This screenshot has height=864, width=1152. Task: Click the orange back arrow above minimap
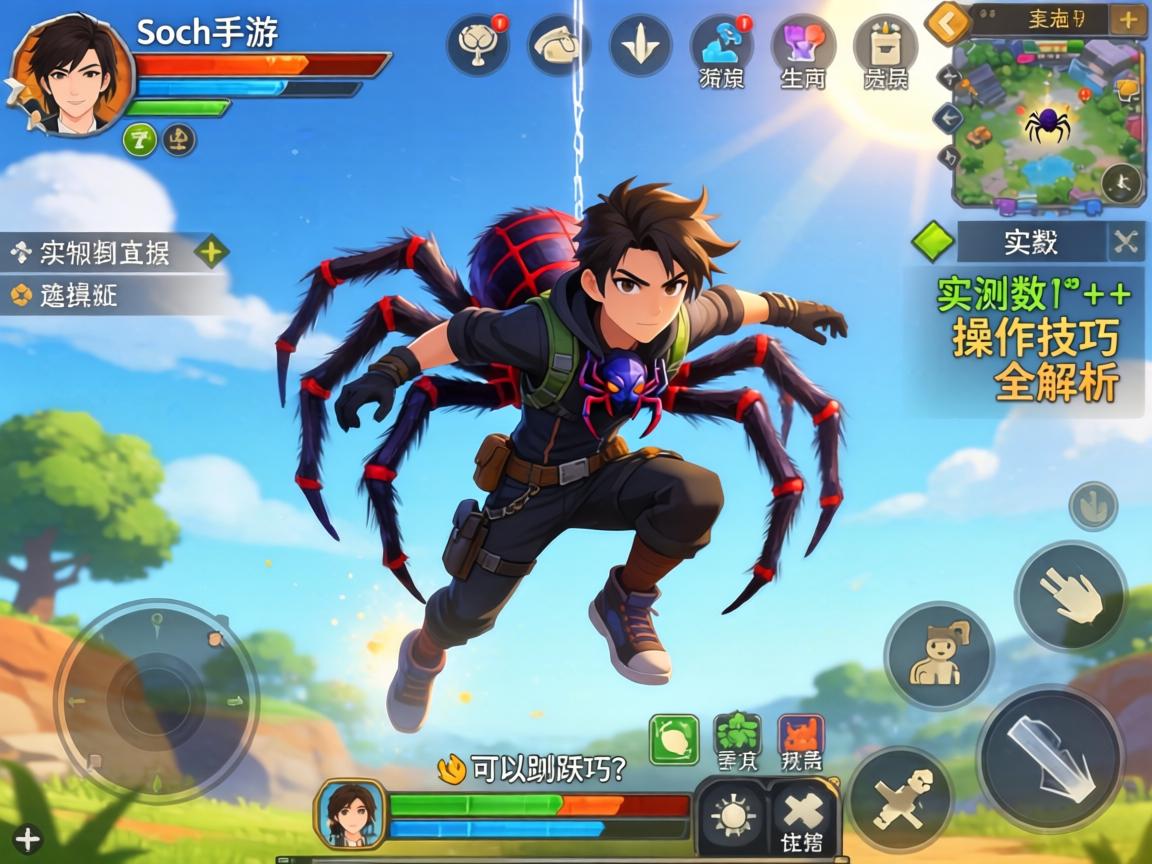(946, 22)
